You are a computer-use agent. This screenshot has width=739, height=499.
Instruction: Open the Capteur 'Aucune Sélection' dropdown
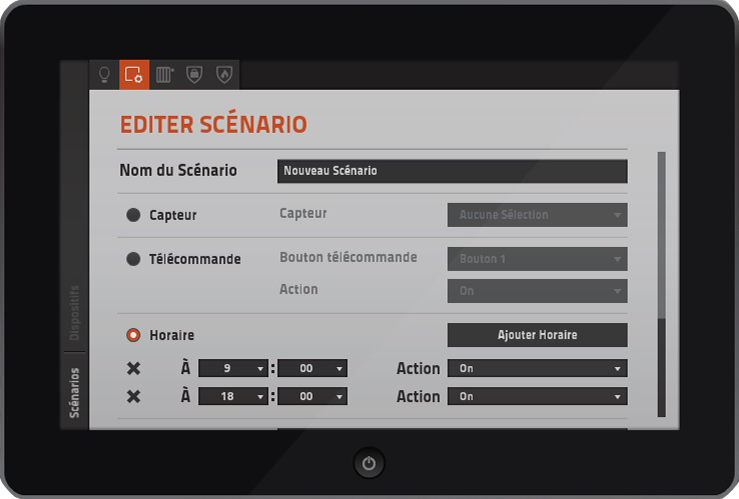point(537,215)
